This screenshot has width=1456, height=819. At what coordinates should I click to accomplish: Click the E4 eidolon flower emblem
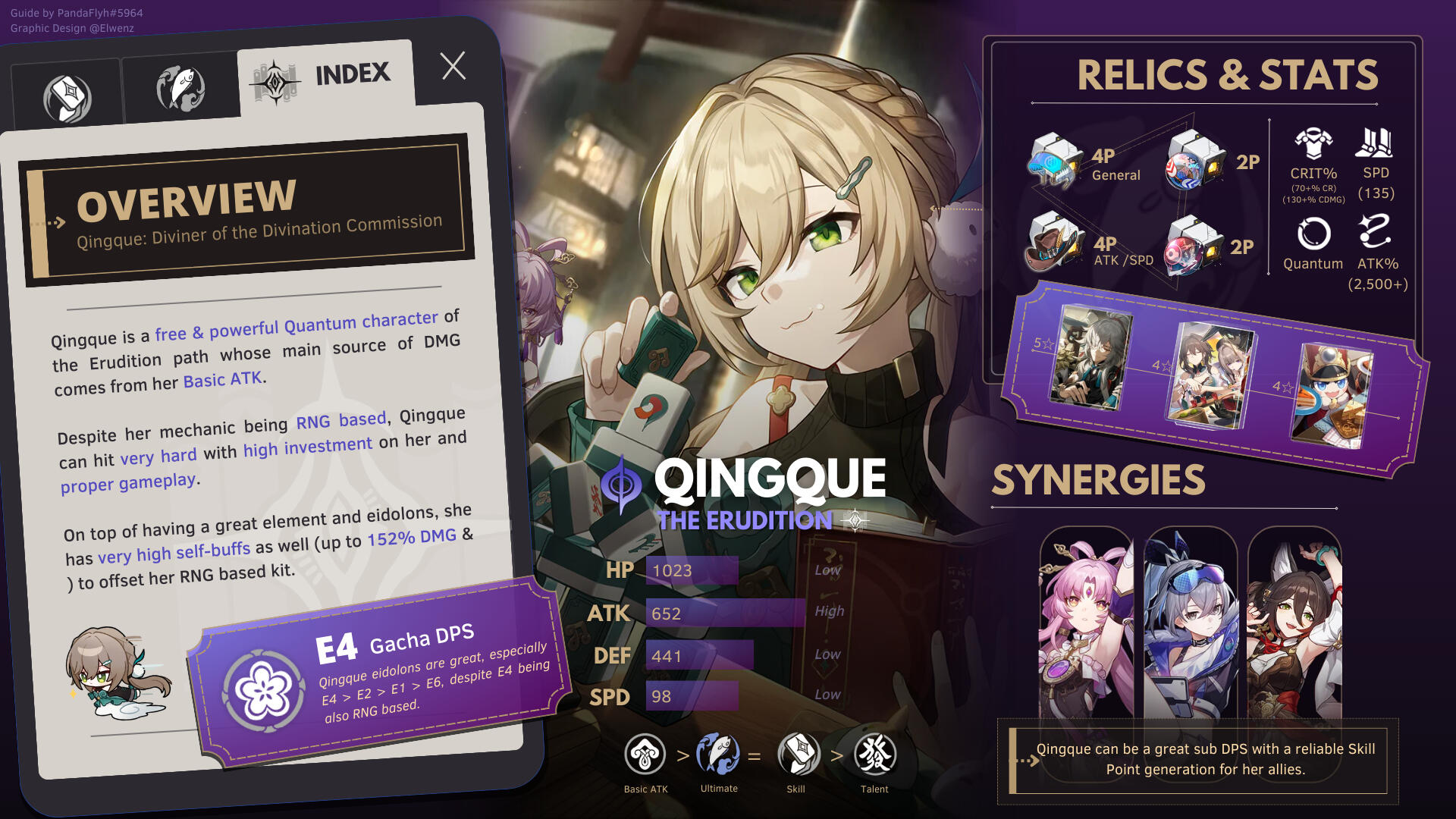pos(262,690)
